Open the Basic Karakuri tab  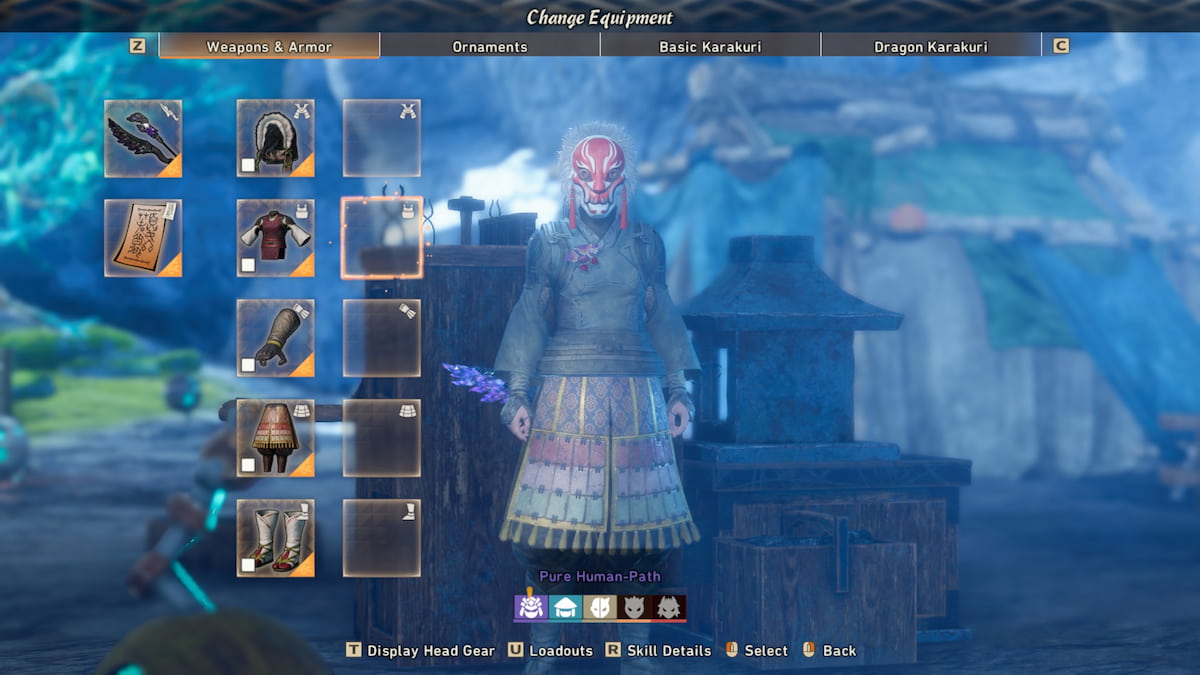click(x=710, y=46)
